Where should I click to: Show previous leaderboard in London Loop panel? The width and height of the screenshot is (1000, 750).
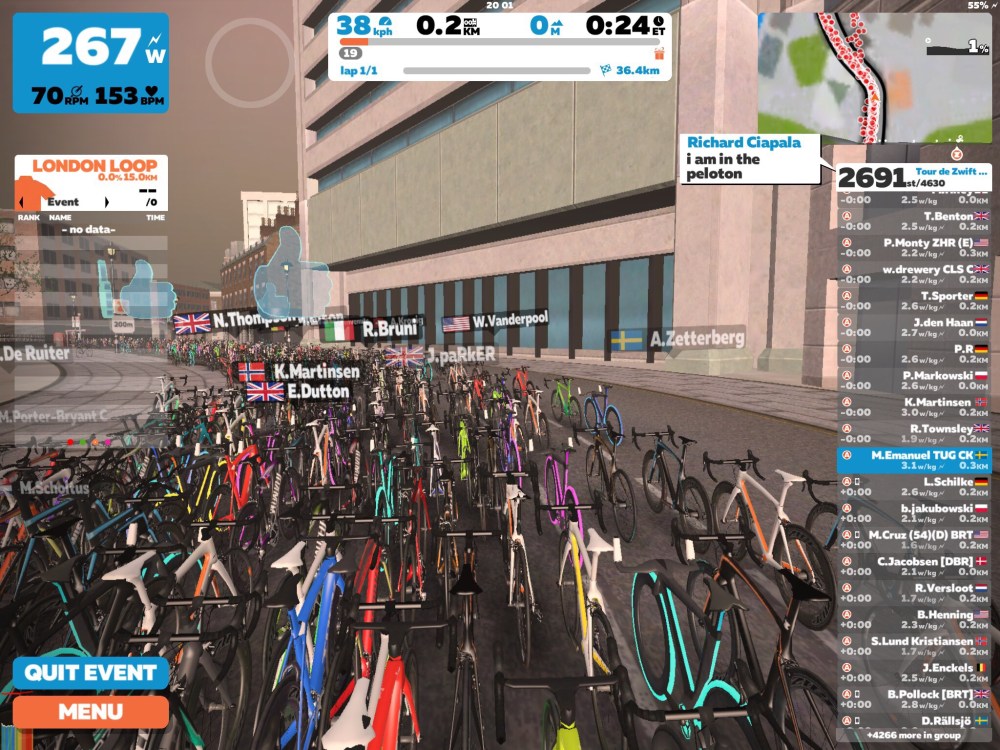pos(21,202)
